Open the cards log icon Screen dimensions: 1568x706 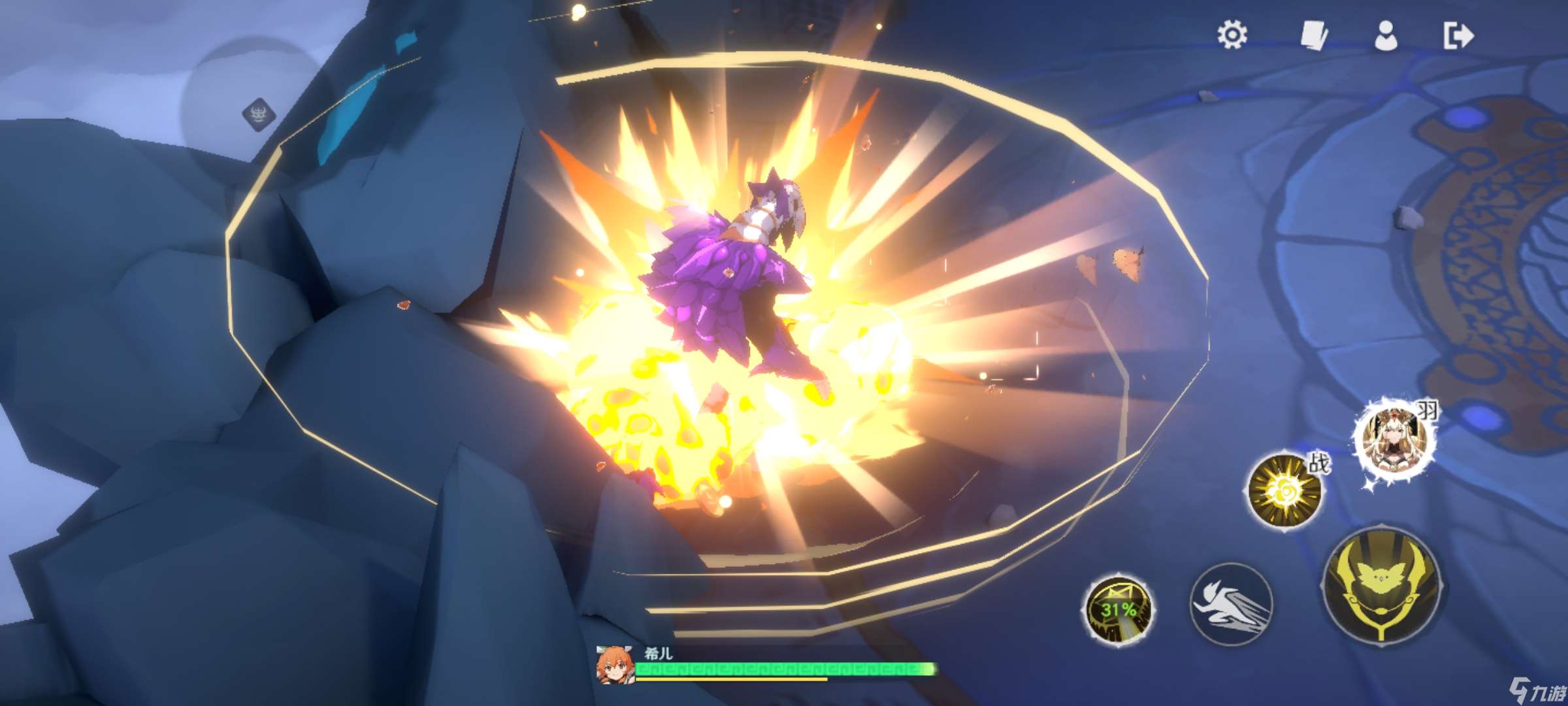1313,35
